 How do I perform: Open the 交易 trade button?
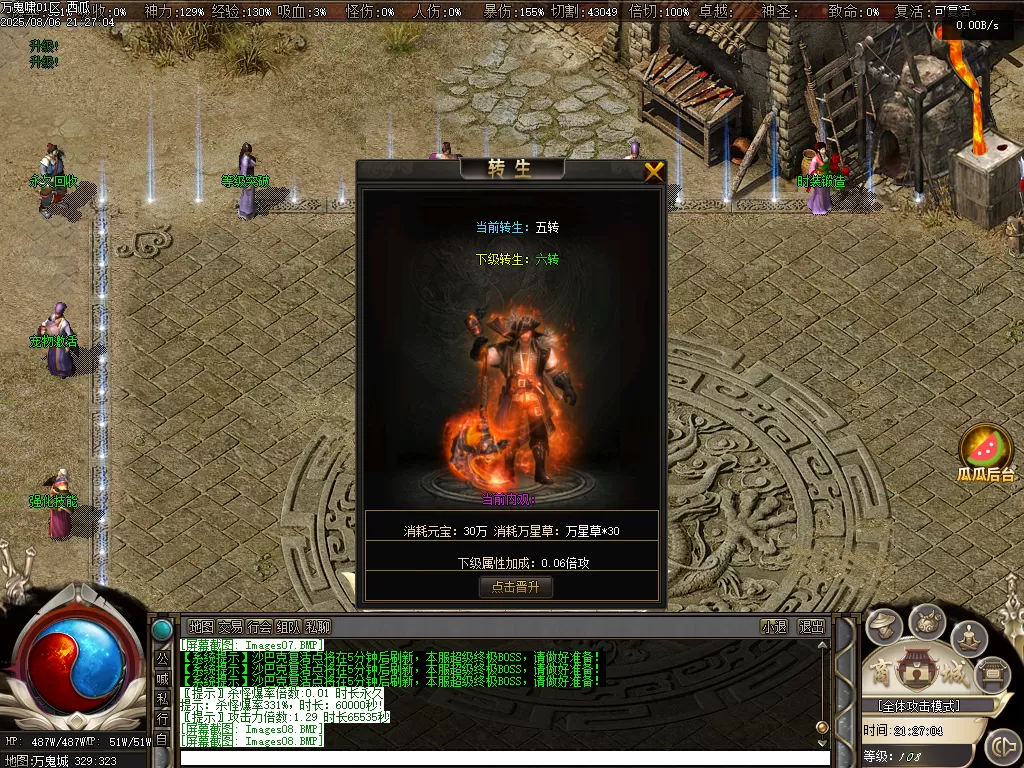[x=230, y=627]
